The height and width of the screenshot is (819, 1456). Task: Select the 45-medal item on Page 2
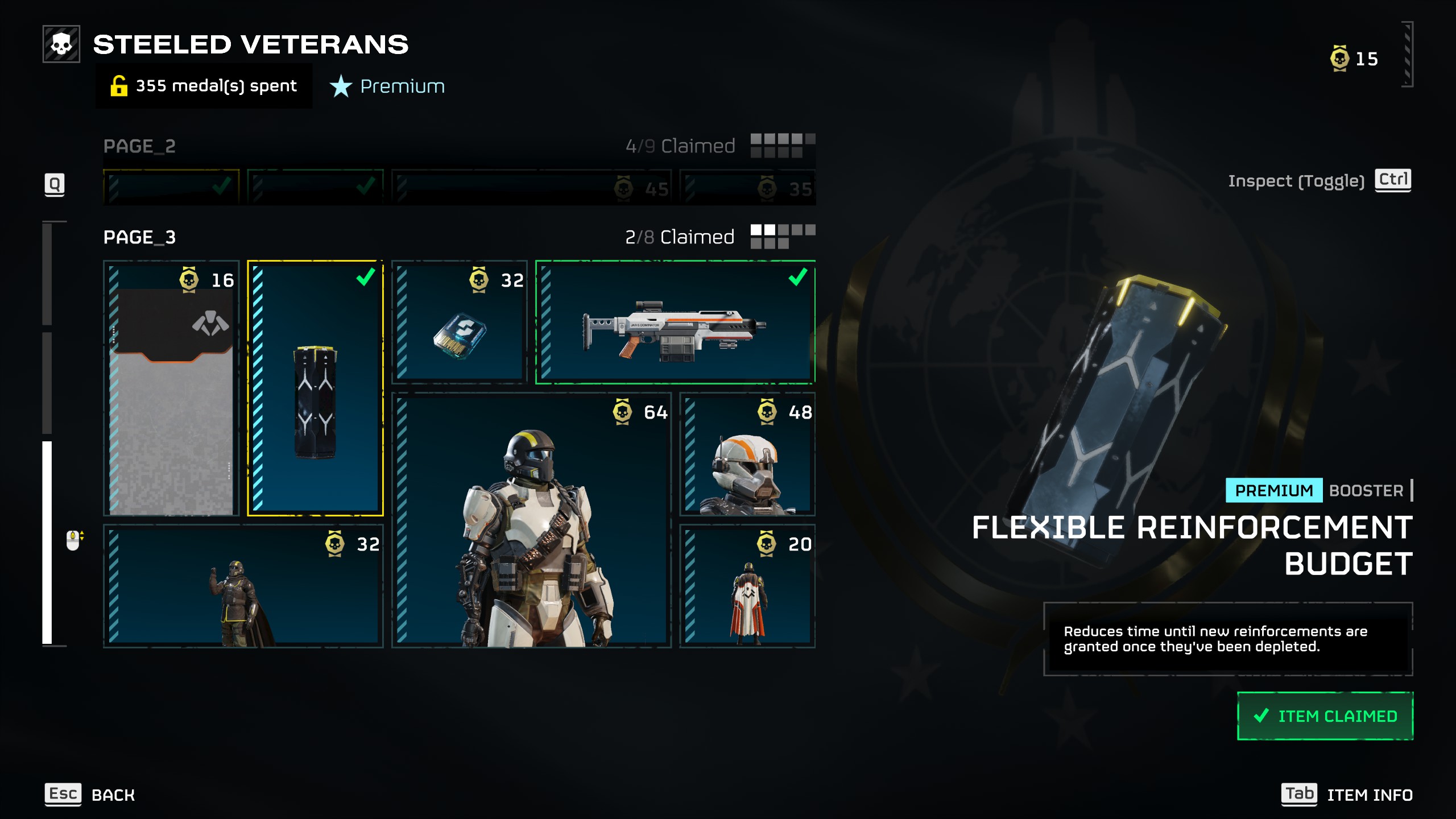click(x=532, y=188)
